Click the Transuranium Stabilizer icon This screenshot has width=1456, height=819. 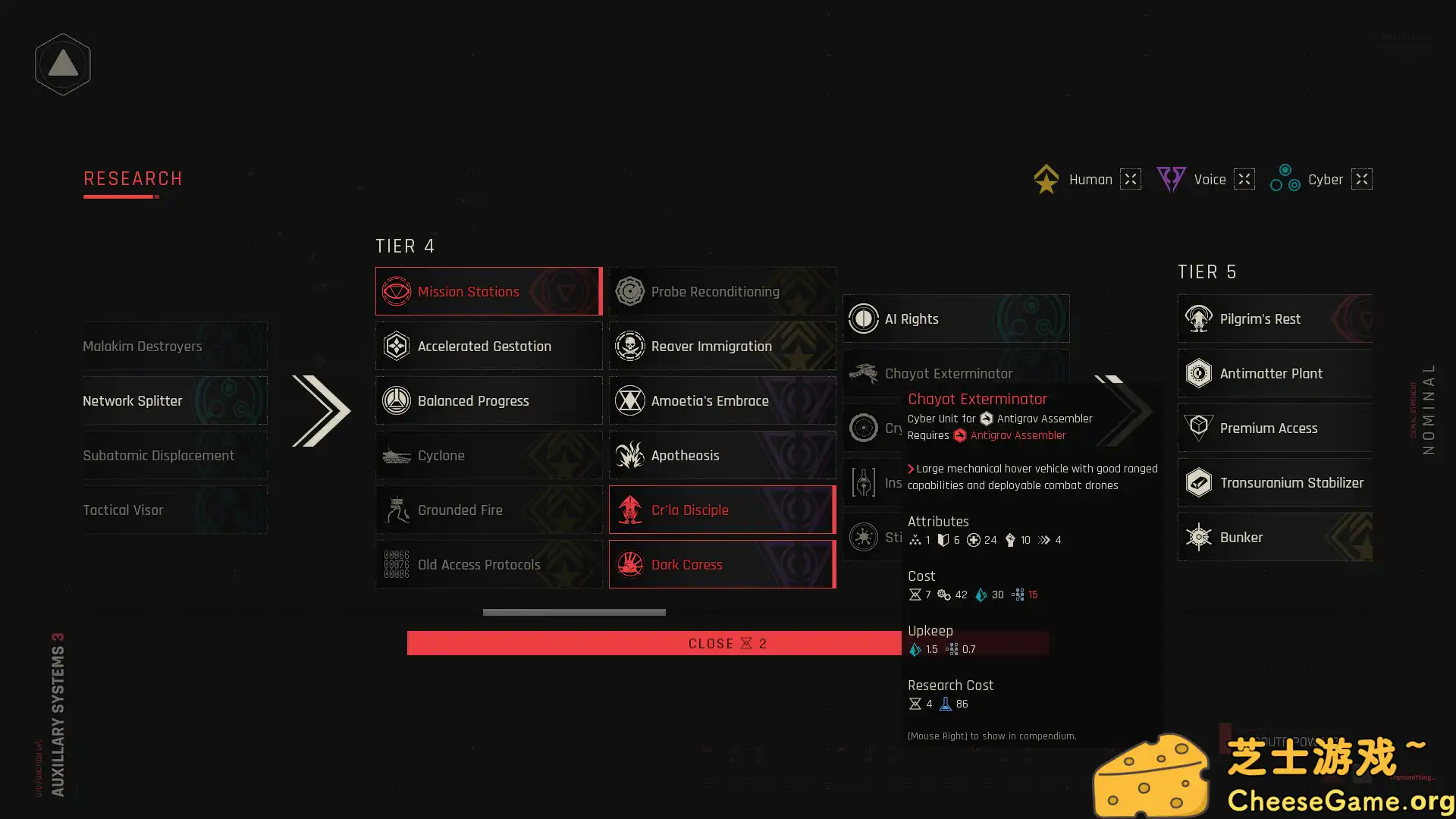[x=1199, y=482]
